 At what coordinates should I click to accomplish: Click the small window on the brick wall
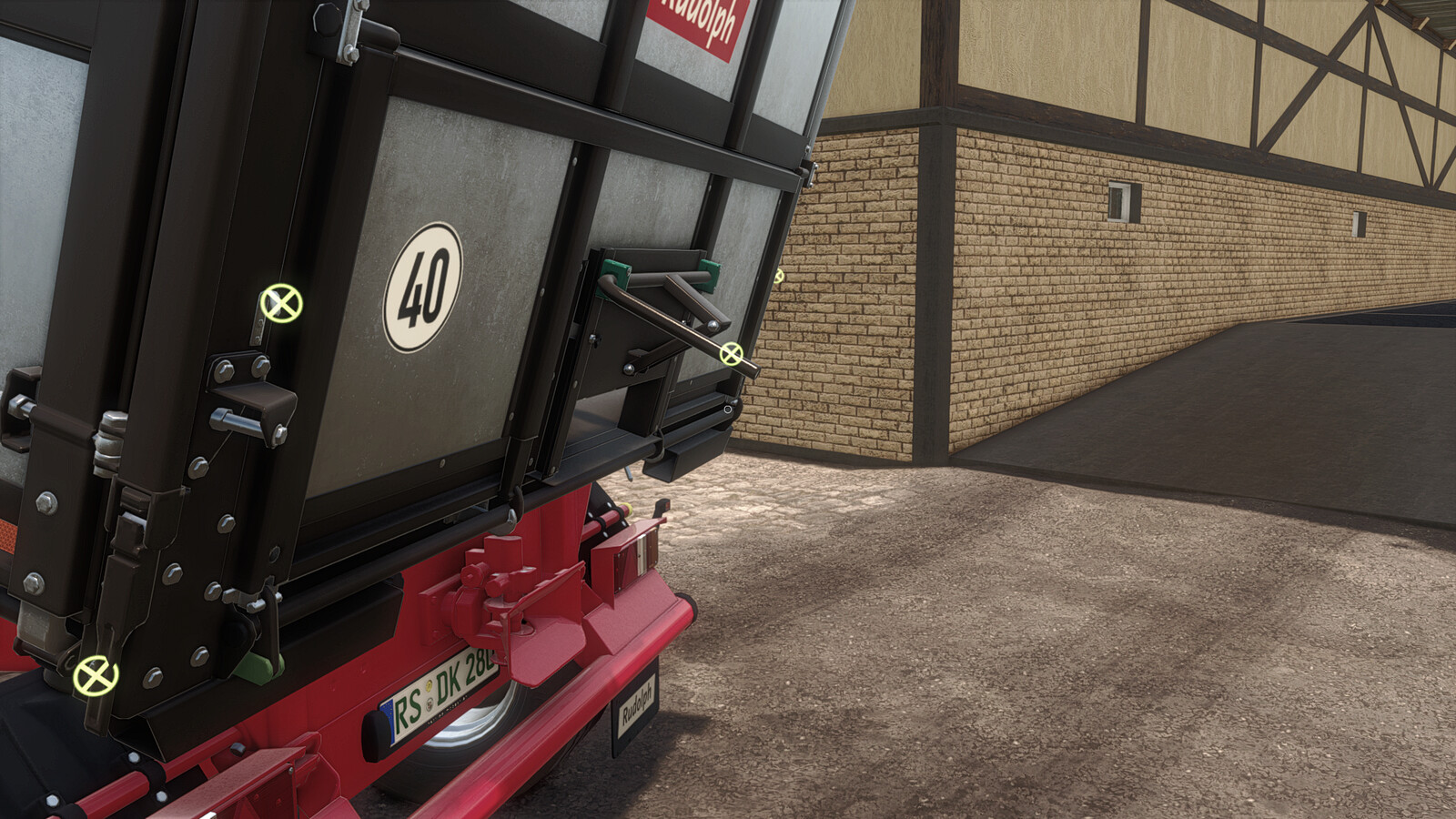click(x=1121, y=201)
